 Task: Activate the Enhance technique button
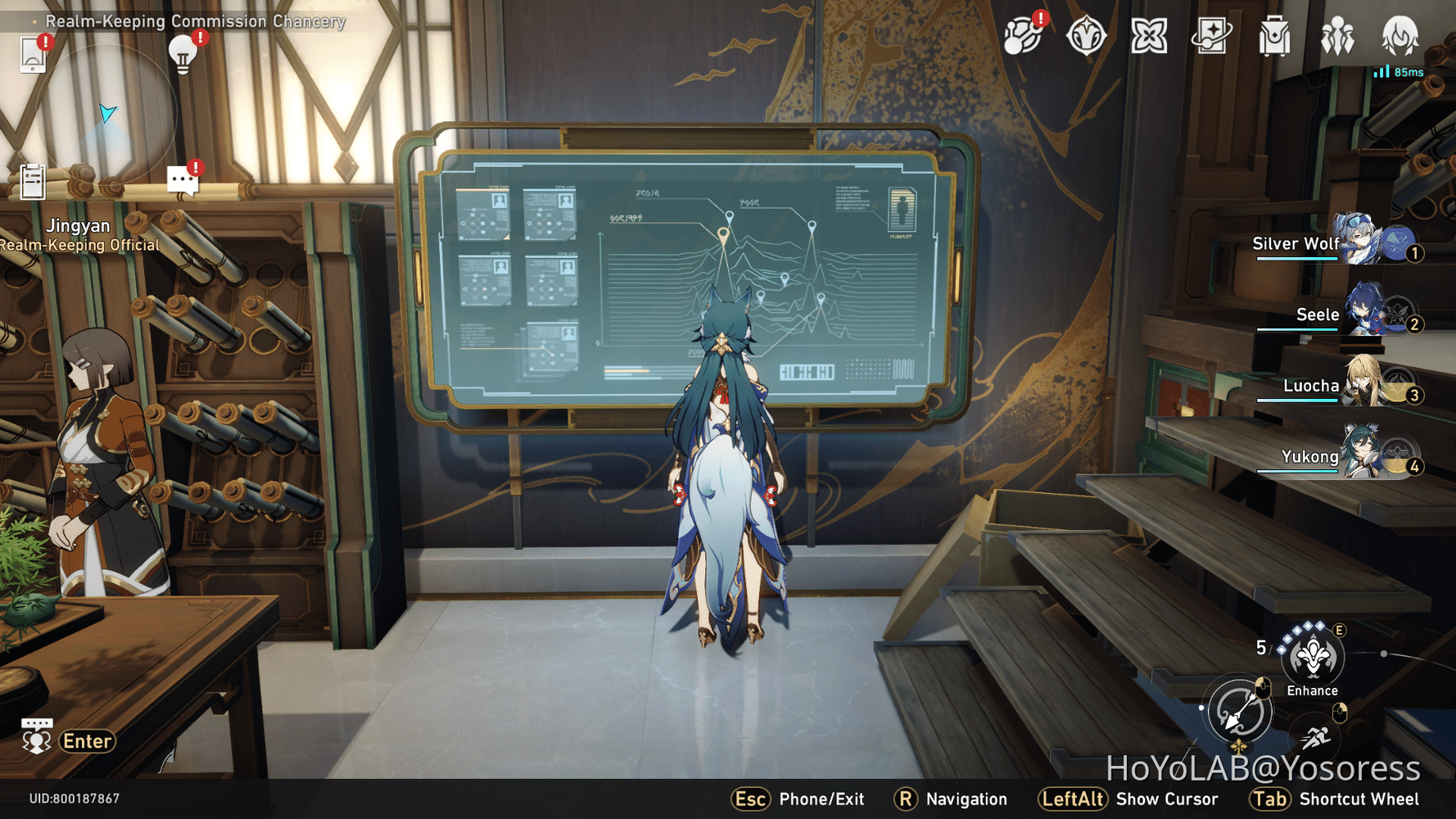click(x=1311, y=655)
